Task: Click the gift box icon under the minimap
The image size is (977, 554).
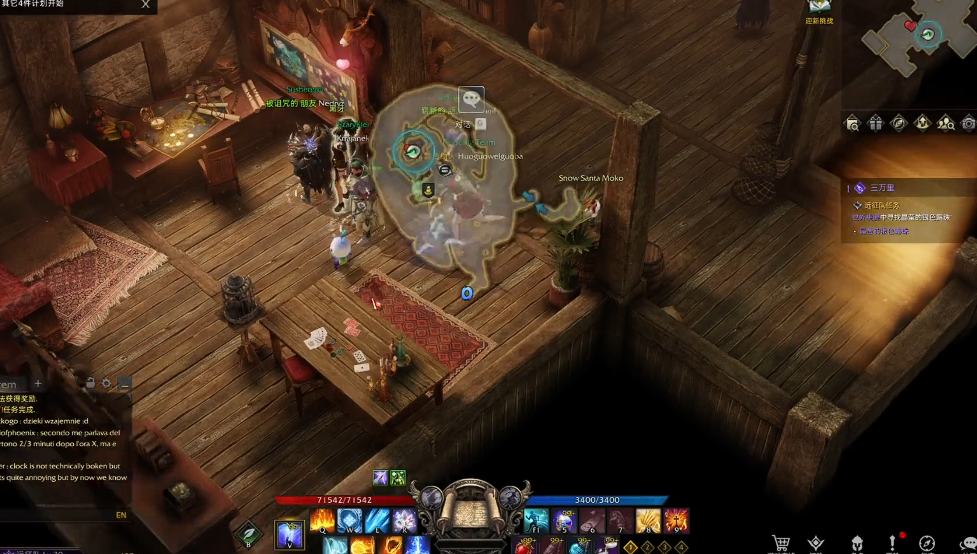Action: 876,123
